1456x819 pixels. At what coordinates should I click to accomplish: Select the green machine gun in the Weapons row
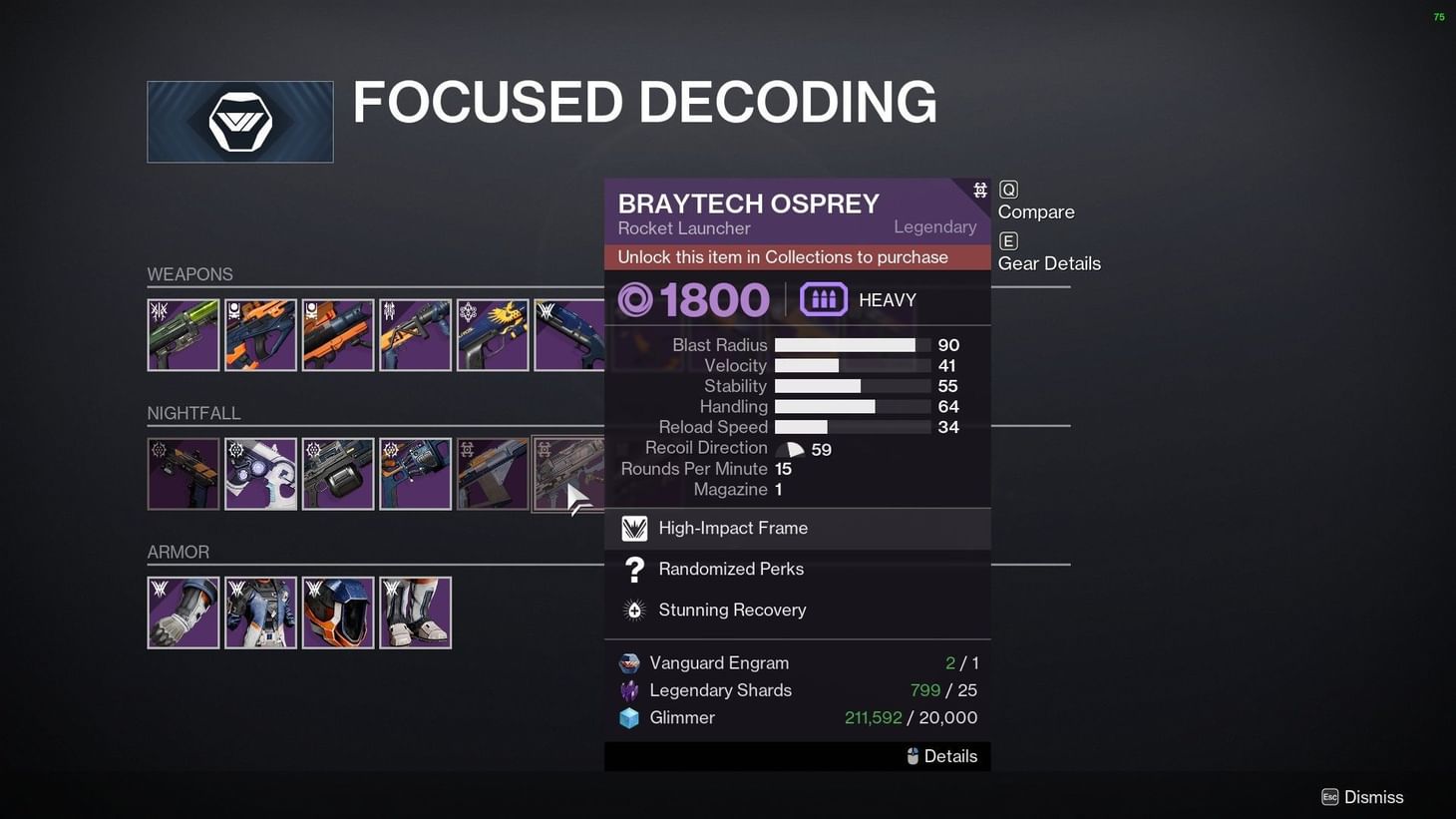tap(183, 334)
